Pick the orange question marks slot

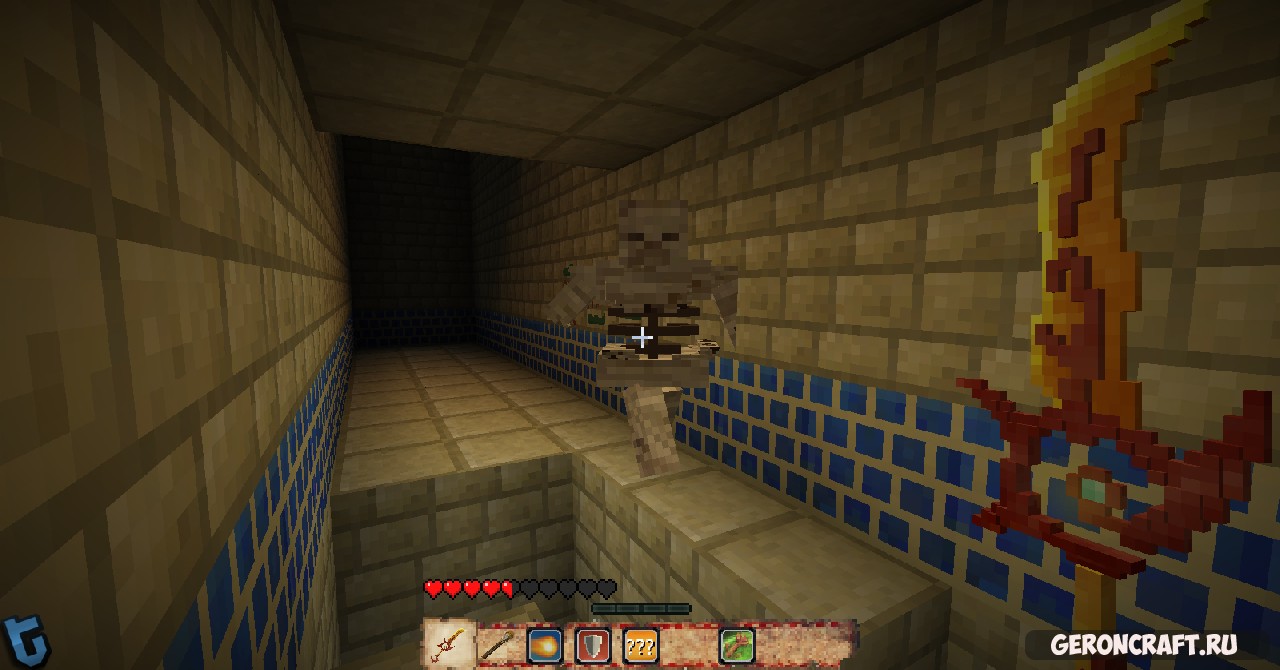641,645
